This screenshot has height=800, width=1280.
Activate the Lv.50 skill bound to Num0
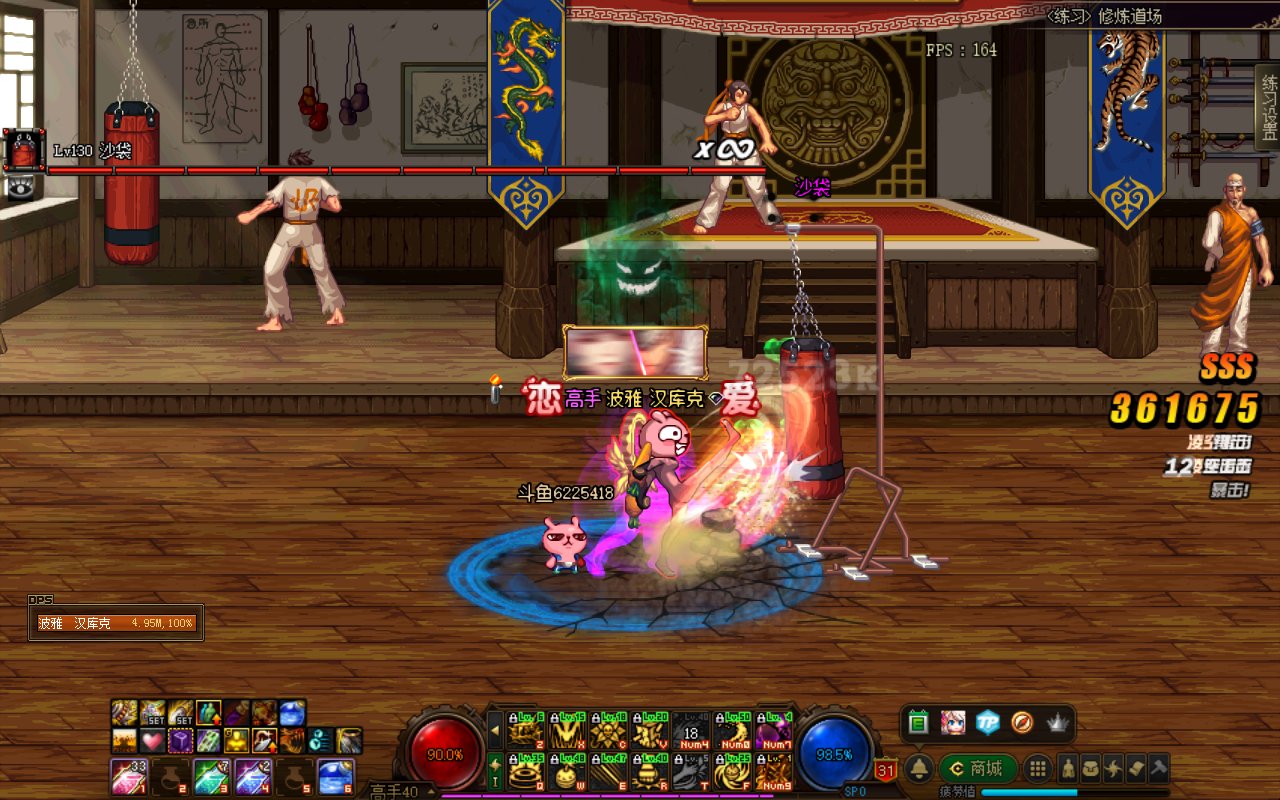coord(731,731)
